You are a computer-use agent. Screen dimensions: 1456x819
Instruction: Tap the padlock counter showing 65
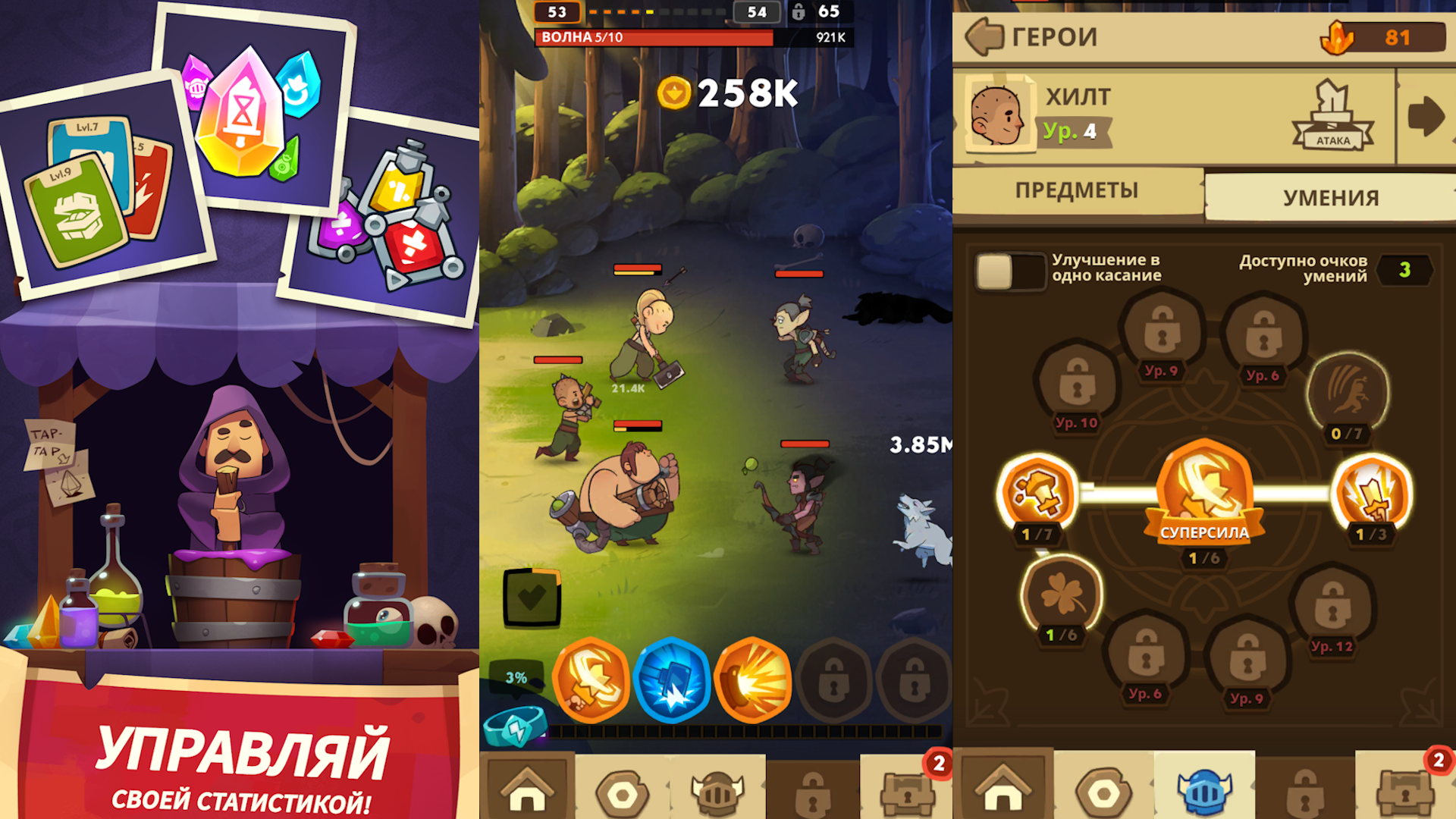click(x=813, y=13)
